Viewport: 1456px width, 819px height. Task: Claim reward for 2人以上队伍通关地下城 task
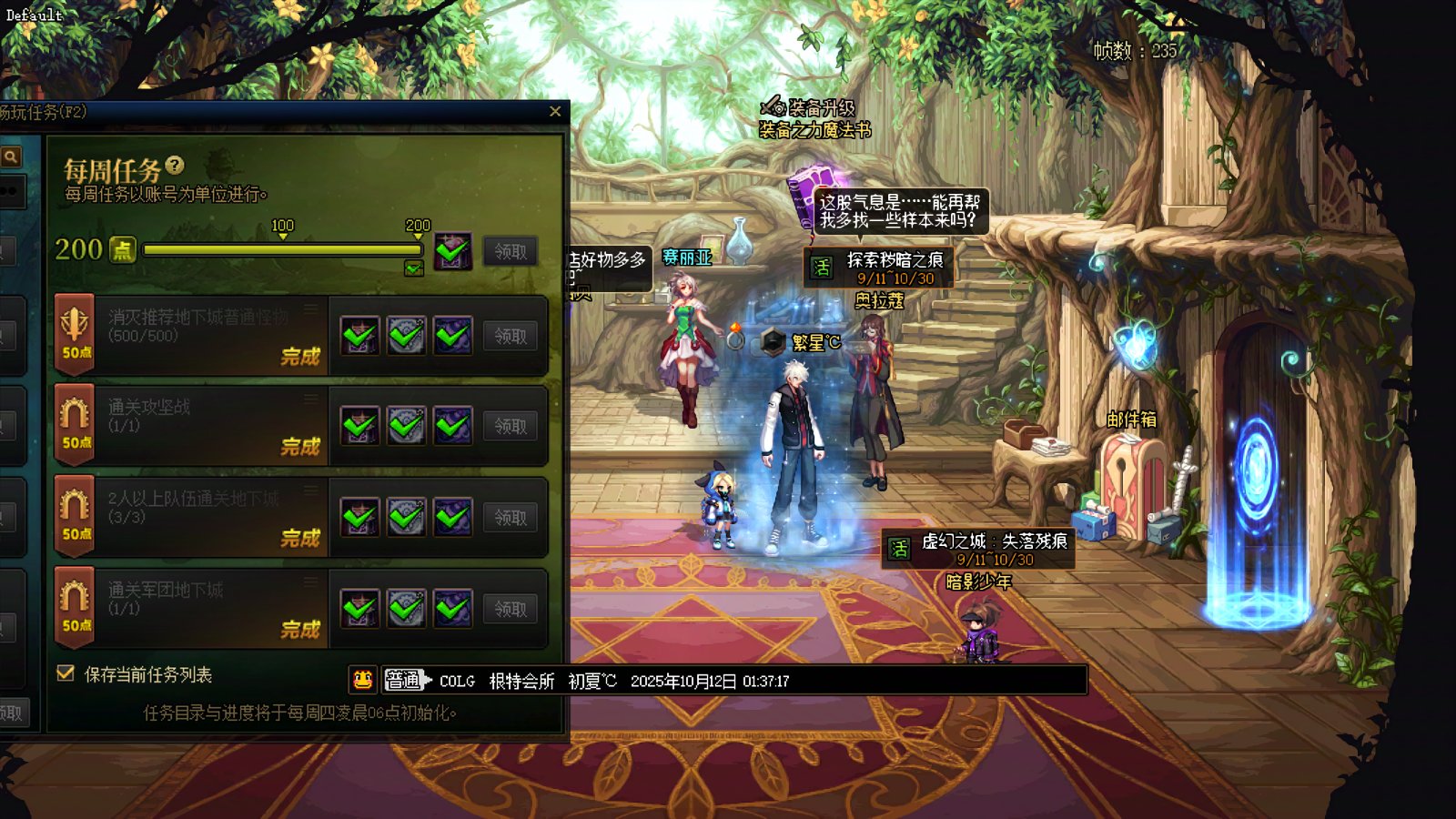[x=510, y=518]
